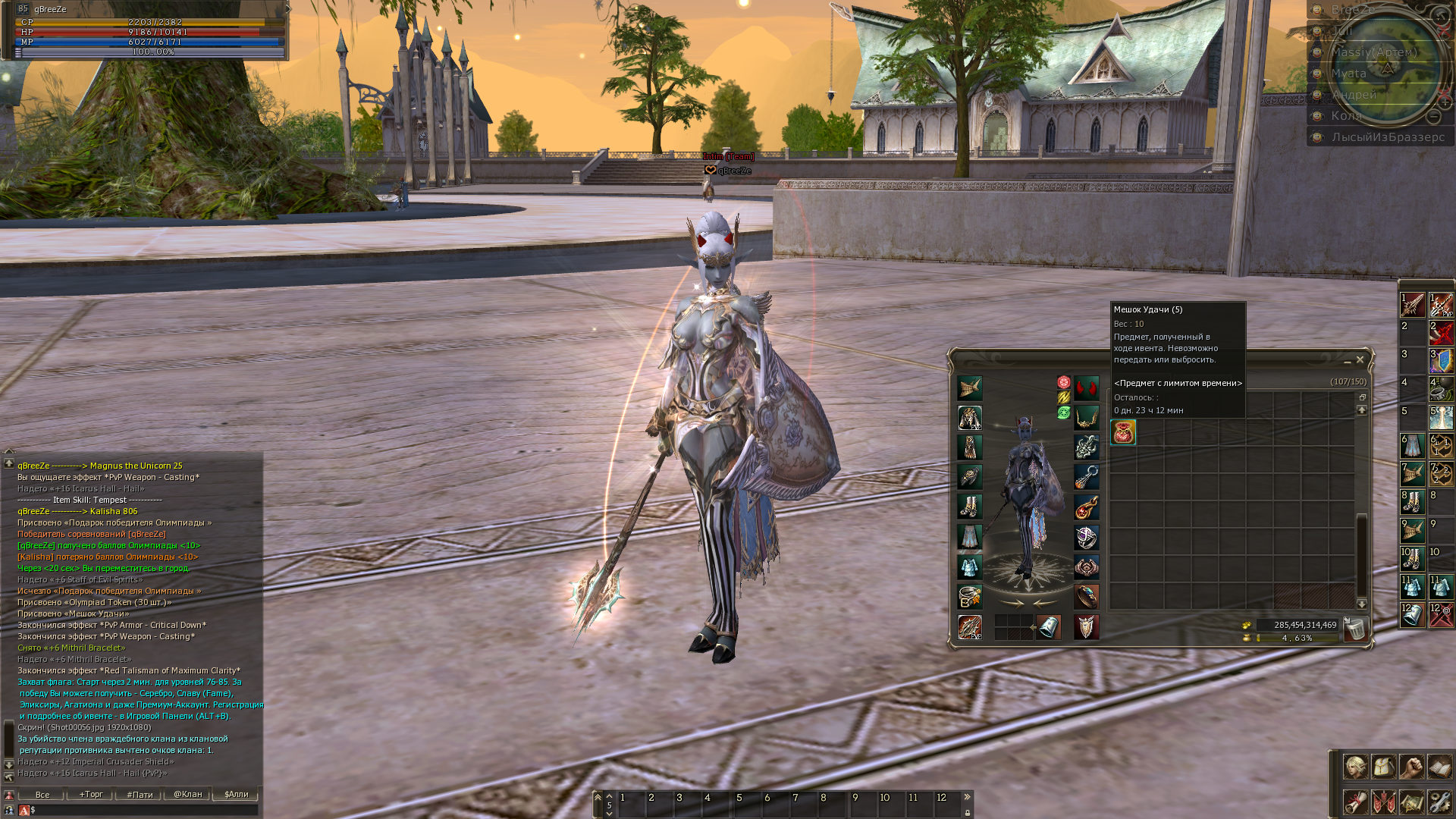Viewport: 1456px width, 819px height.
Task: Close the inventory window
Action: [x=1360, y=359]
